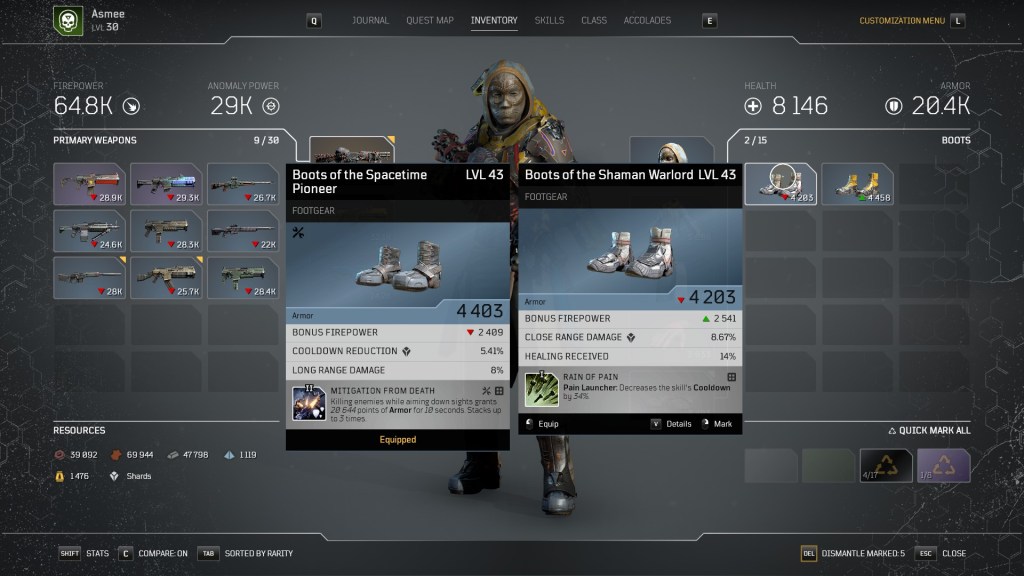Screen dimensions: 1024x576
Task: Select the primary weapon rated 24.6K
Action: click(x=89, y=230)
